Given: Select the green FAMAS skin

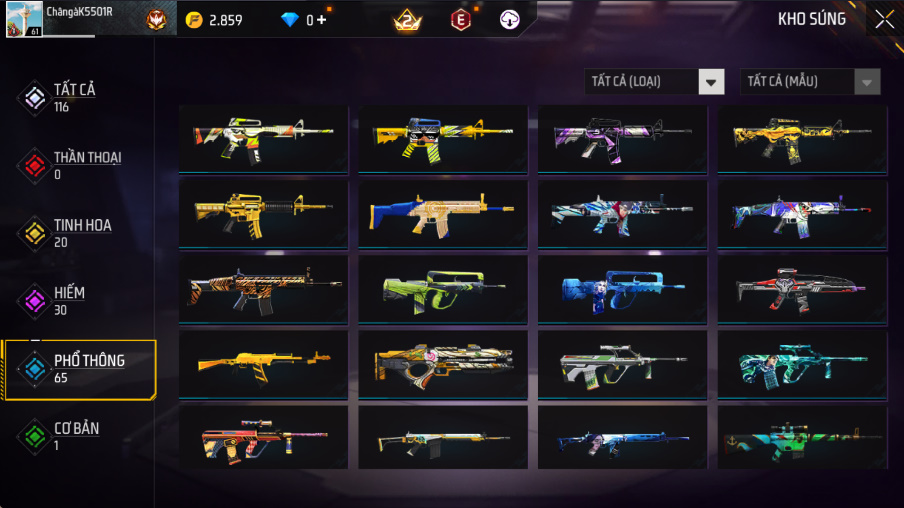Looking at the screenshot, I should [443, 289].
